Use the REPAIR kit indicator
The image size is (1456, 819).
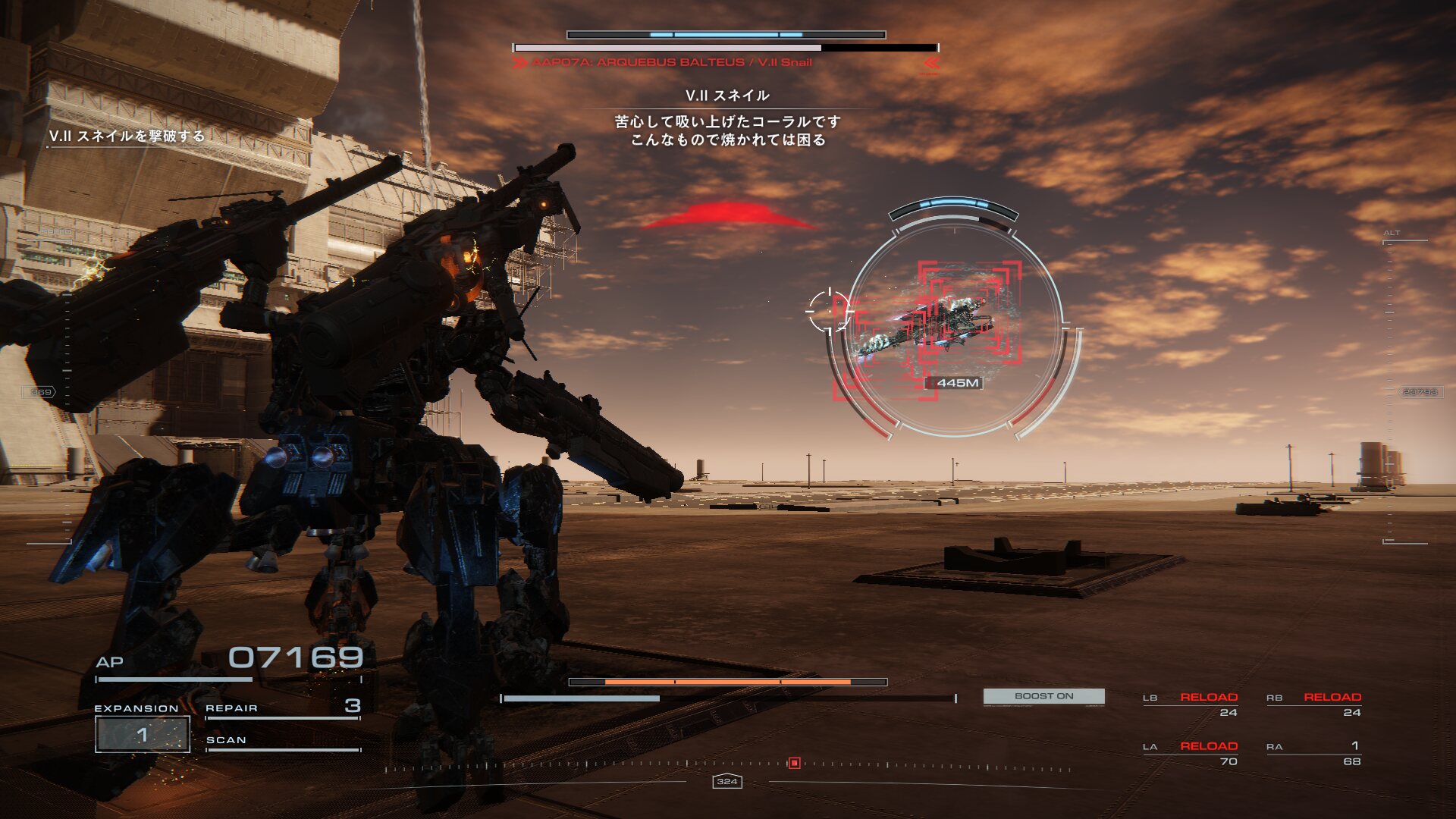click(282, 708)
